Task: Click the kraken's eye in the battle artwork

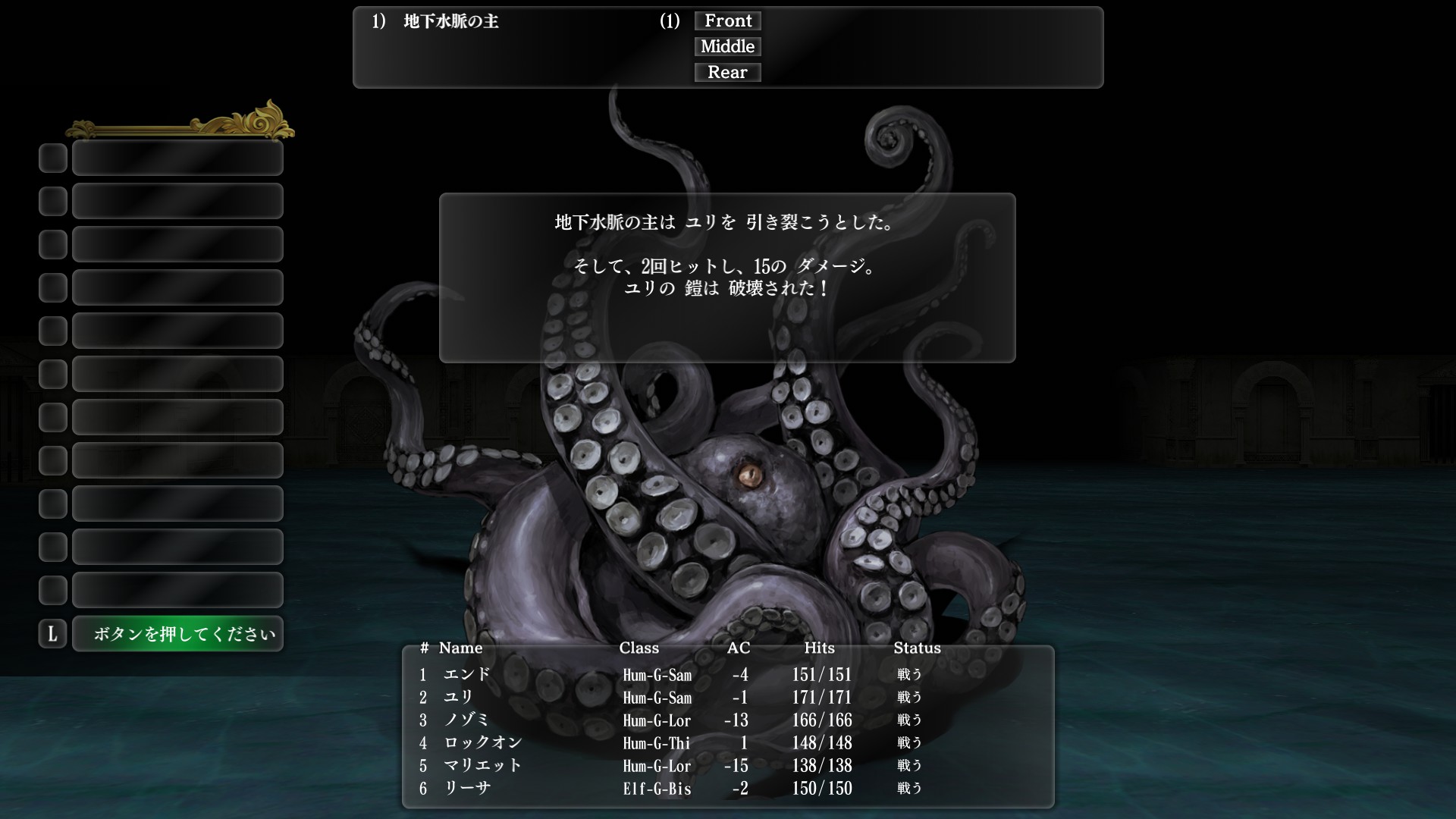Action: tap(749, 474)
